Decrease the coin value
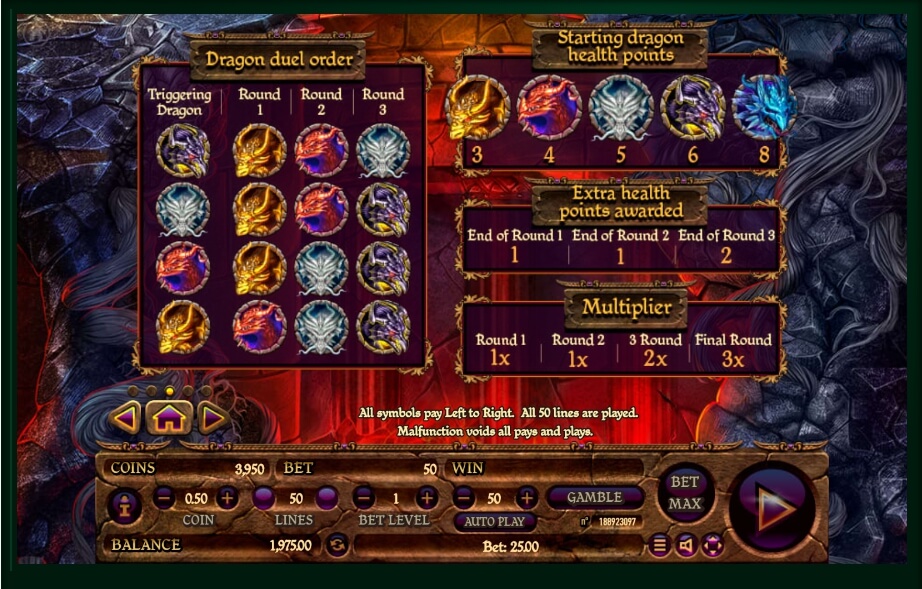Screen dimensions: 922x589 click(x=165, y=497)
